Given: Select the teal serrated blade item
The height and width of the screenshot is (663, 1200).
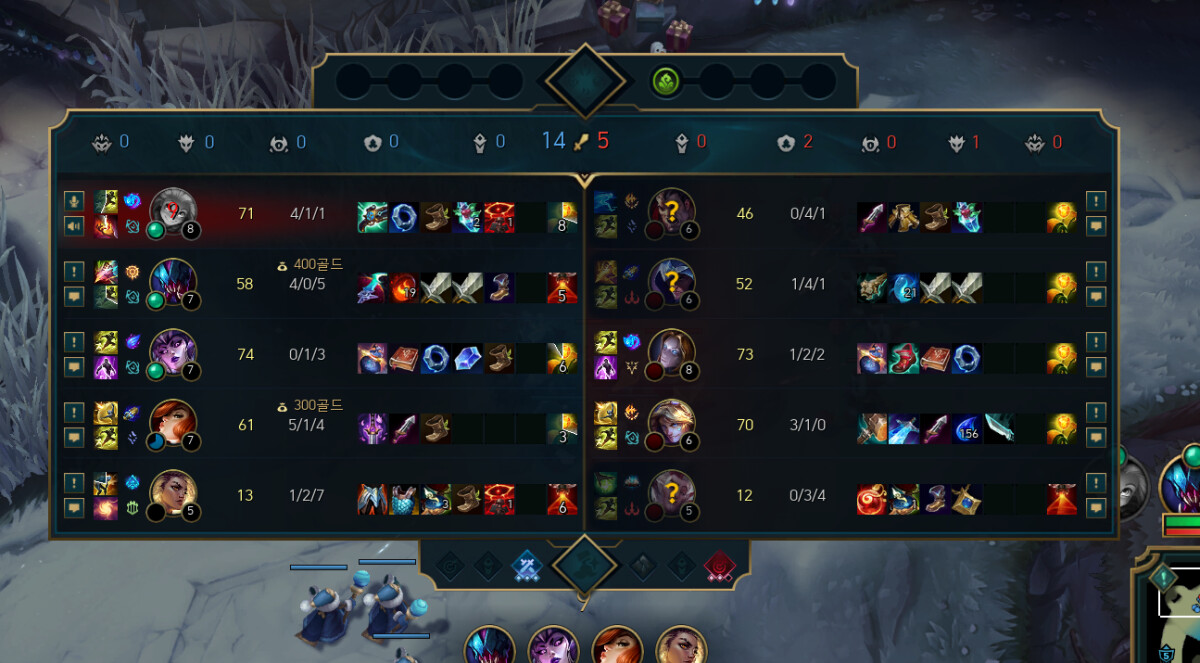Looking at the screenshot, I should coord(997,428).
